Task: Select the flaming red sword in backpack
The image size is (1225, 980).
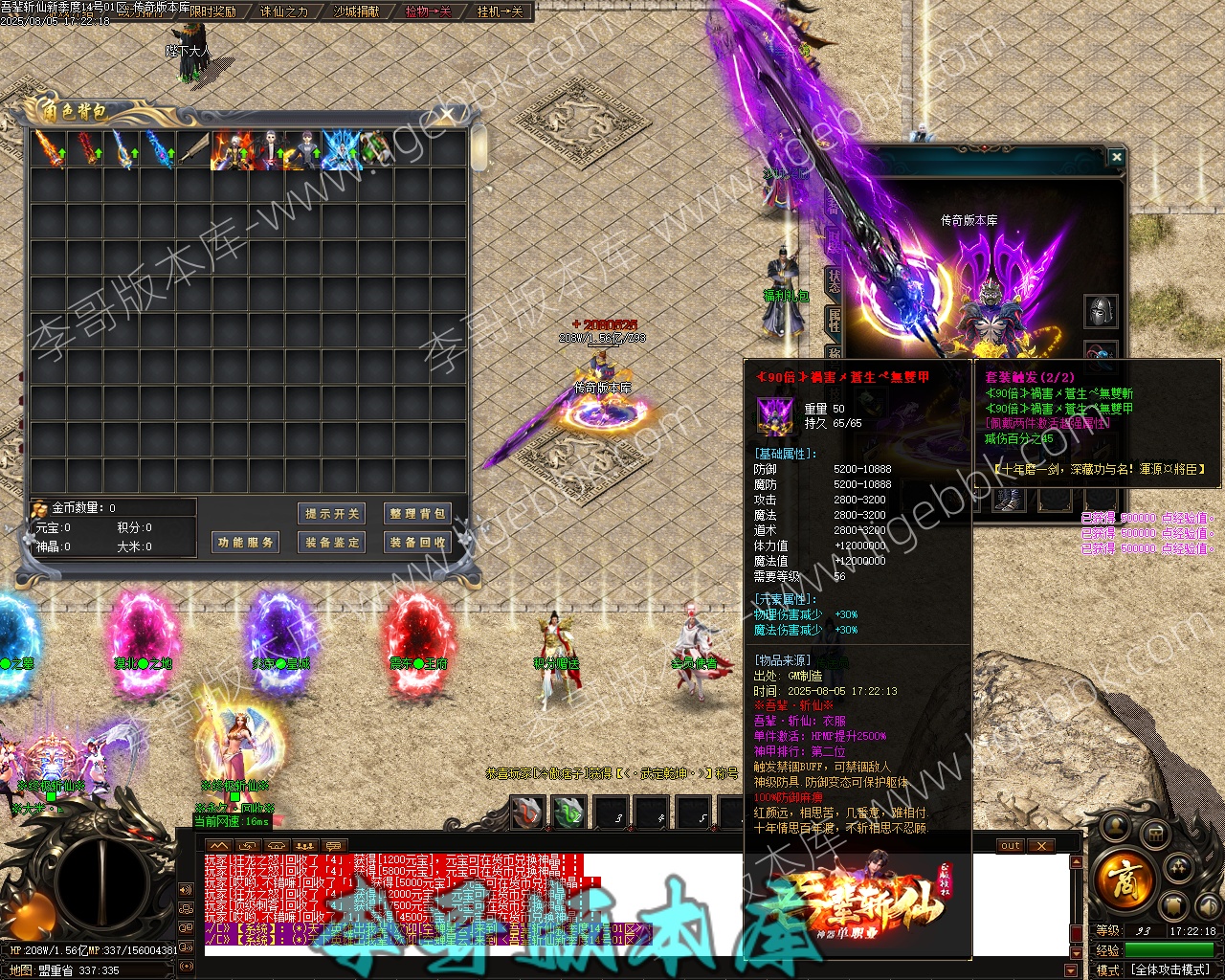Action: [48, 150]
